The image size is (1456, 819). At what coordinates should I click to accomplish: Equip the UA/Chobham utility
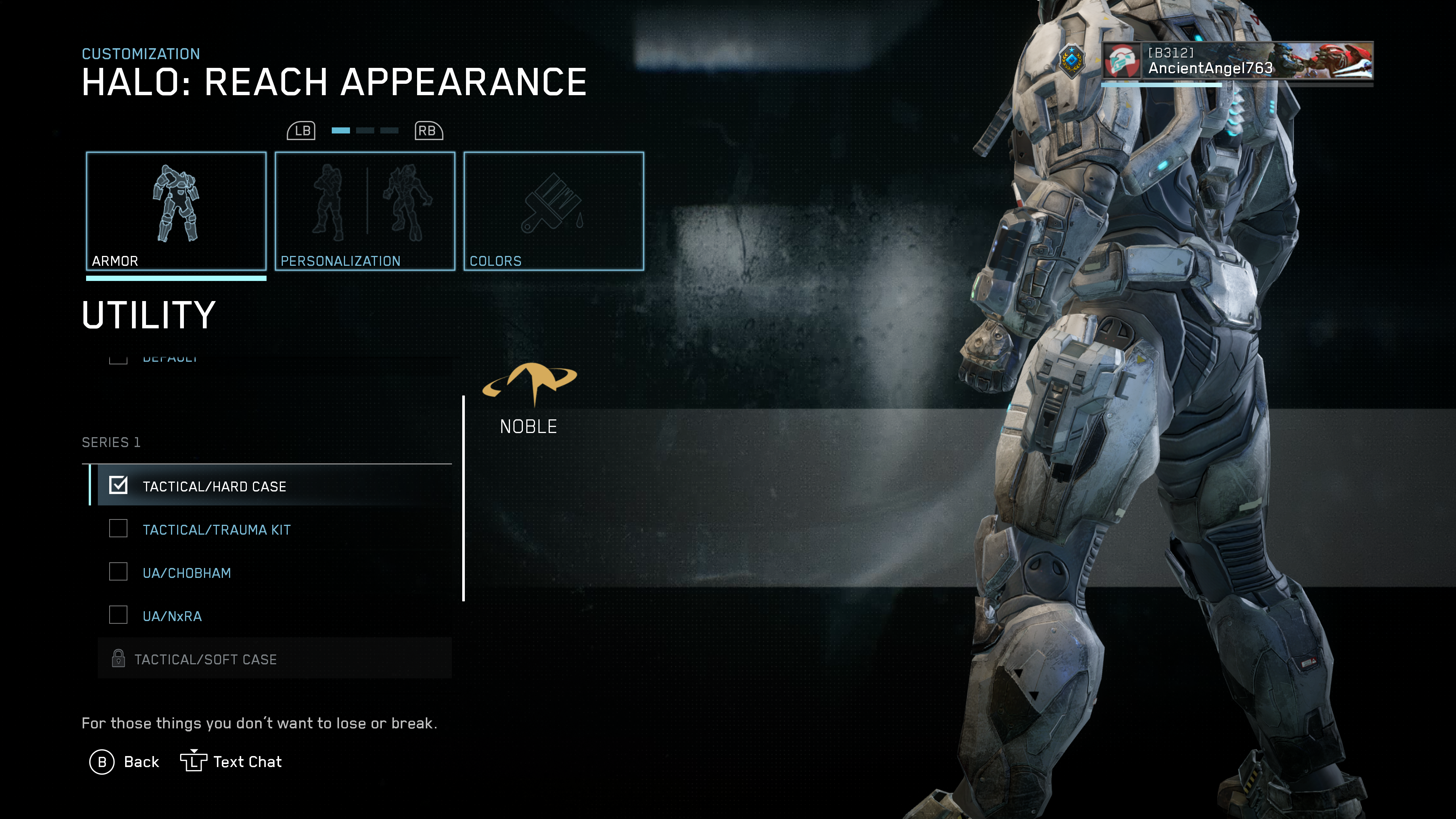coord(187,573)
